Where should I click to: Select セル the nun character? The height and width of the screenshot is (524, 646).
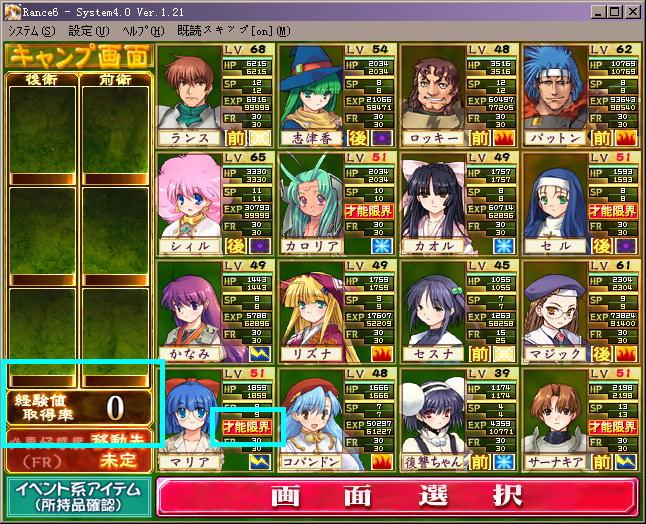553,196
